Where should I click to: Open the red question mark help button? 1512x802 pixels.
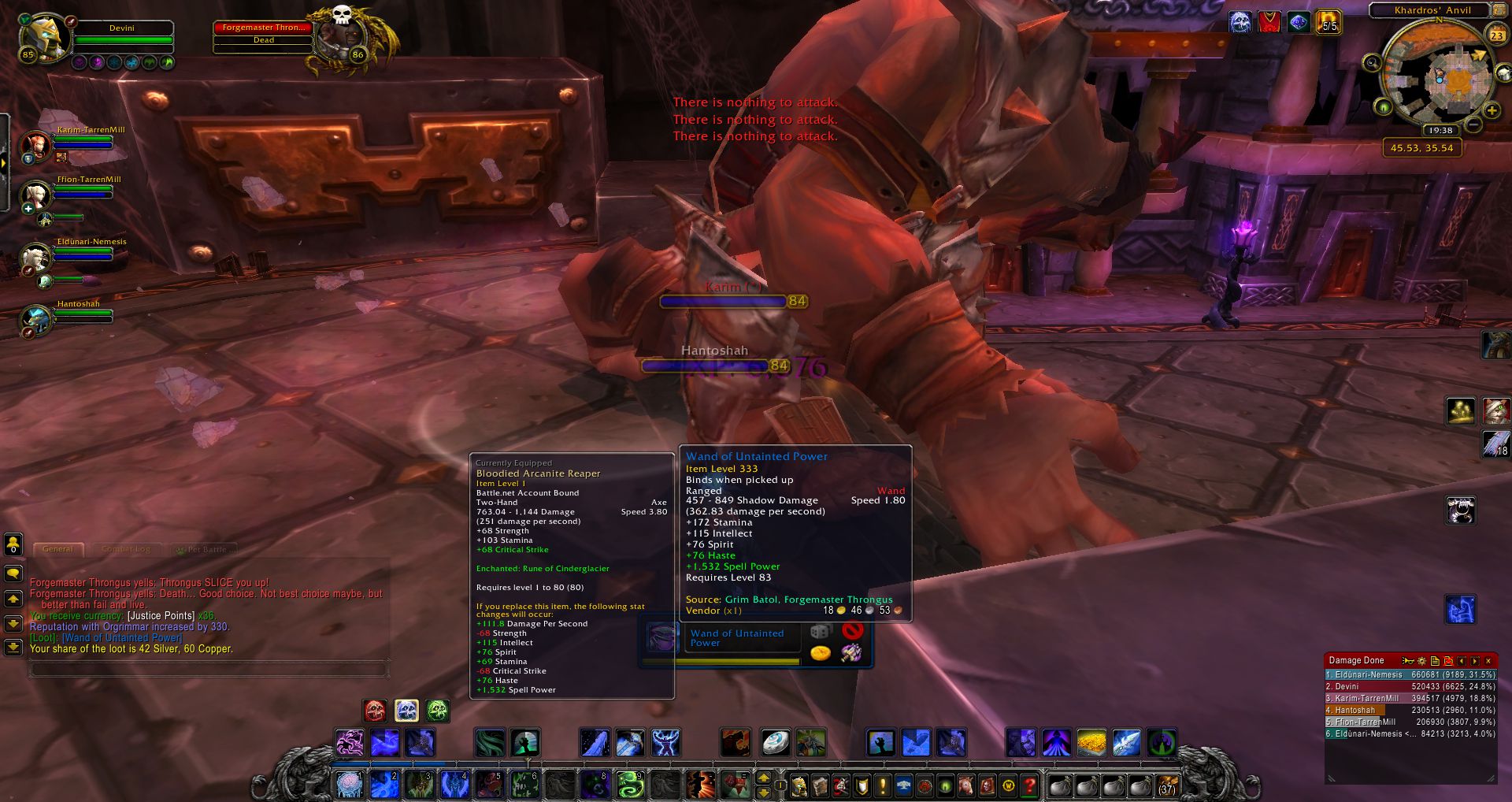coord(1029,785)
